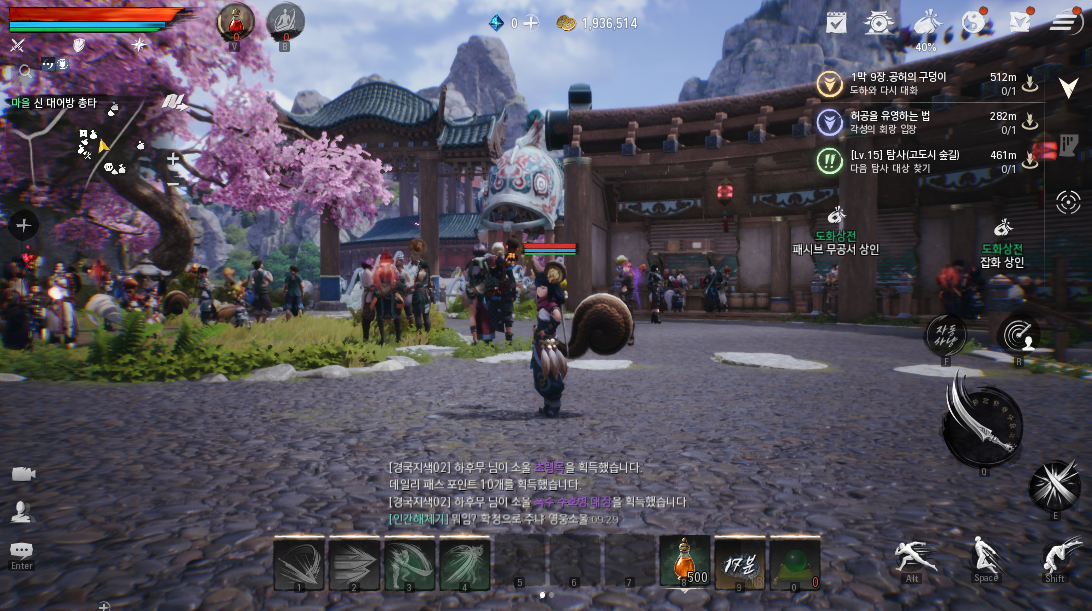Trigger the main blade attack button
The width and height of the screenshot is (1092, 611).
click(981, 425)
